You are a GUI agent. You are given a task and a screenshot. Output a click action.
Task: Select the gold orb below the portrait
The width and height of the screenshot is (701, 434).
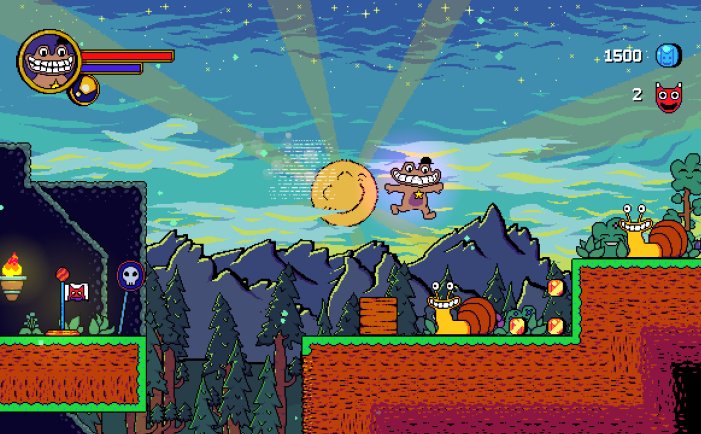click(84, 89)
